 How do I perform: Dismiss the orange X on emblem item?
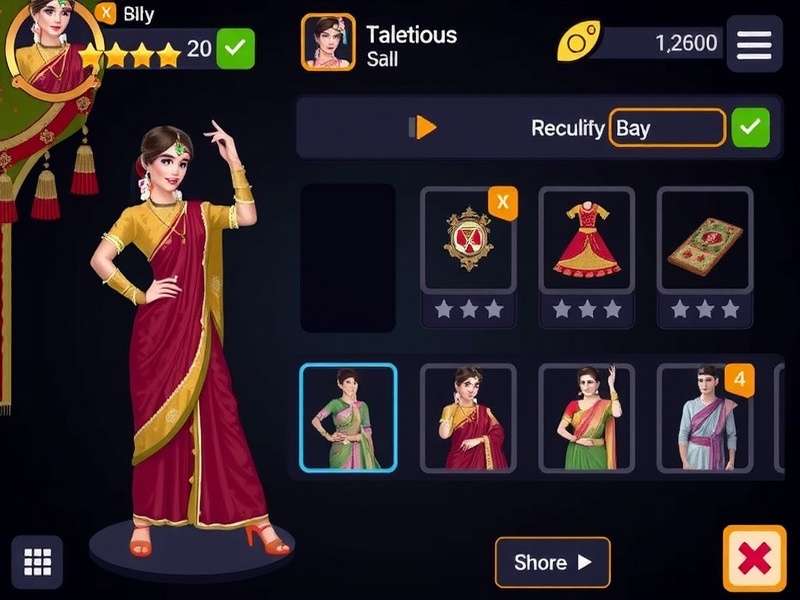coord(502,204)
